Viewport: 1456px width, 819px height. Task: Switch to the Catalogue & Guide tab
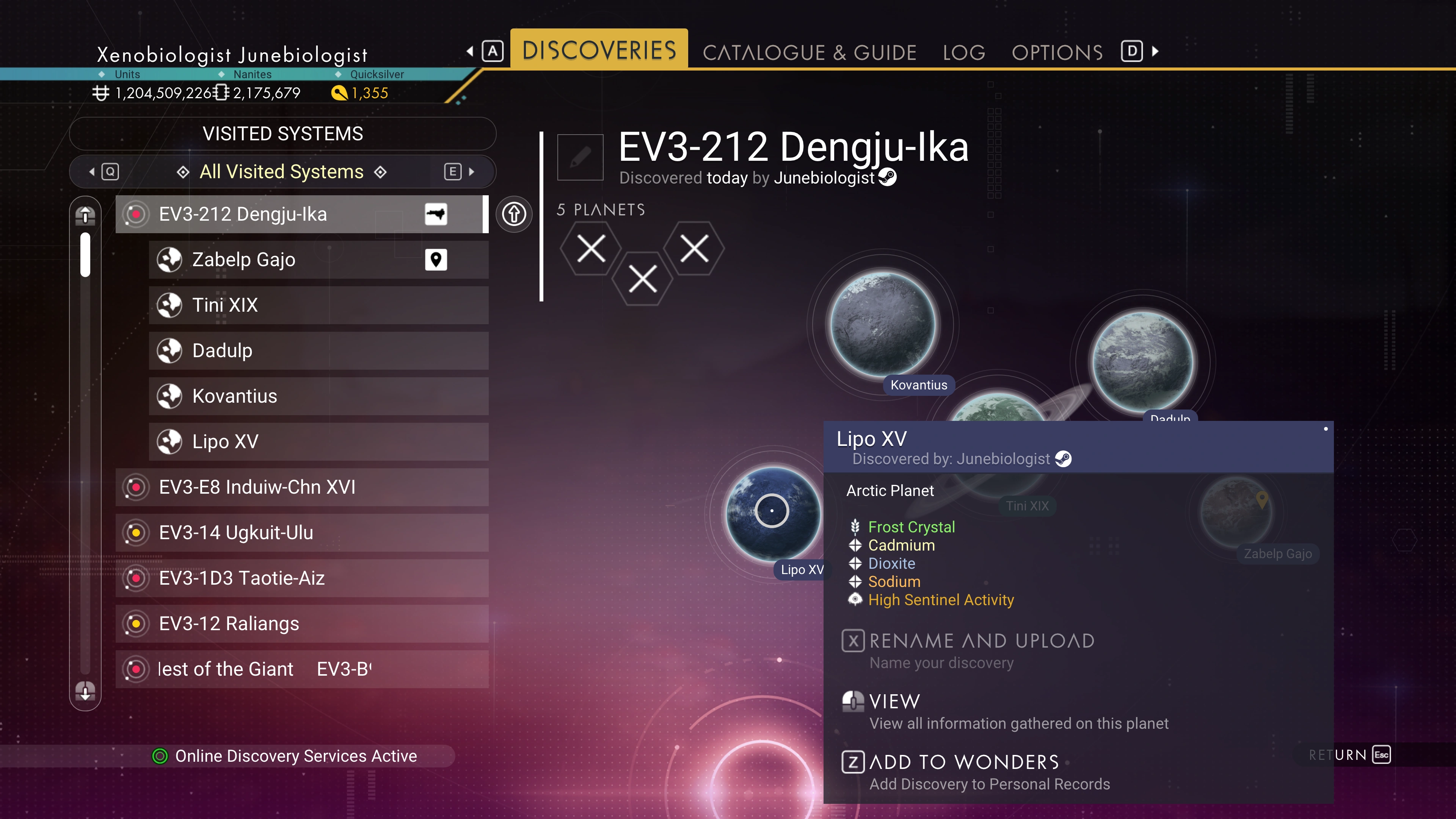click(x=809, y=53)
